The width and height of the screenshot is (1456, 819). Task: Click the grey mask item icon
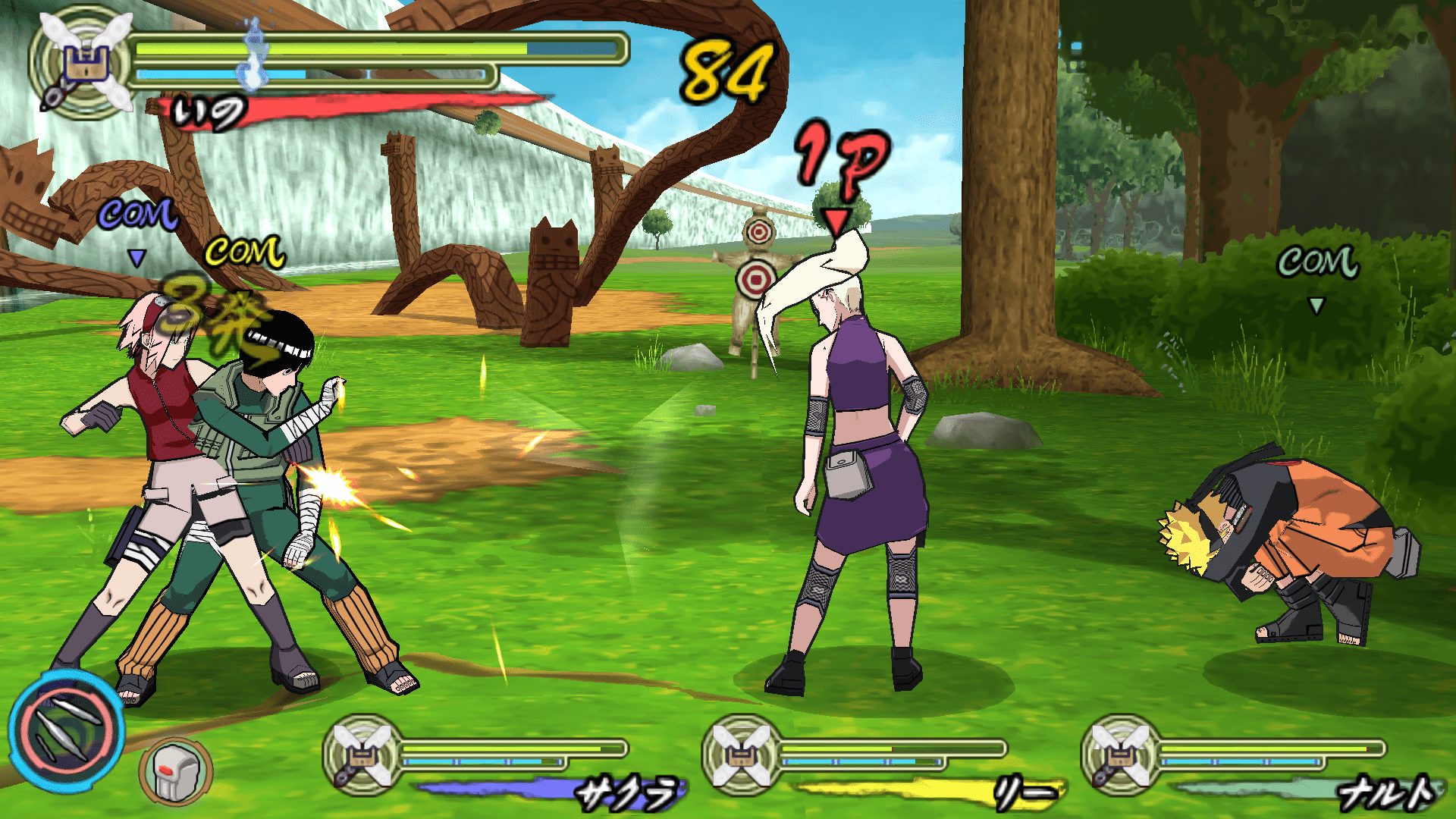coord(176,772)
